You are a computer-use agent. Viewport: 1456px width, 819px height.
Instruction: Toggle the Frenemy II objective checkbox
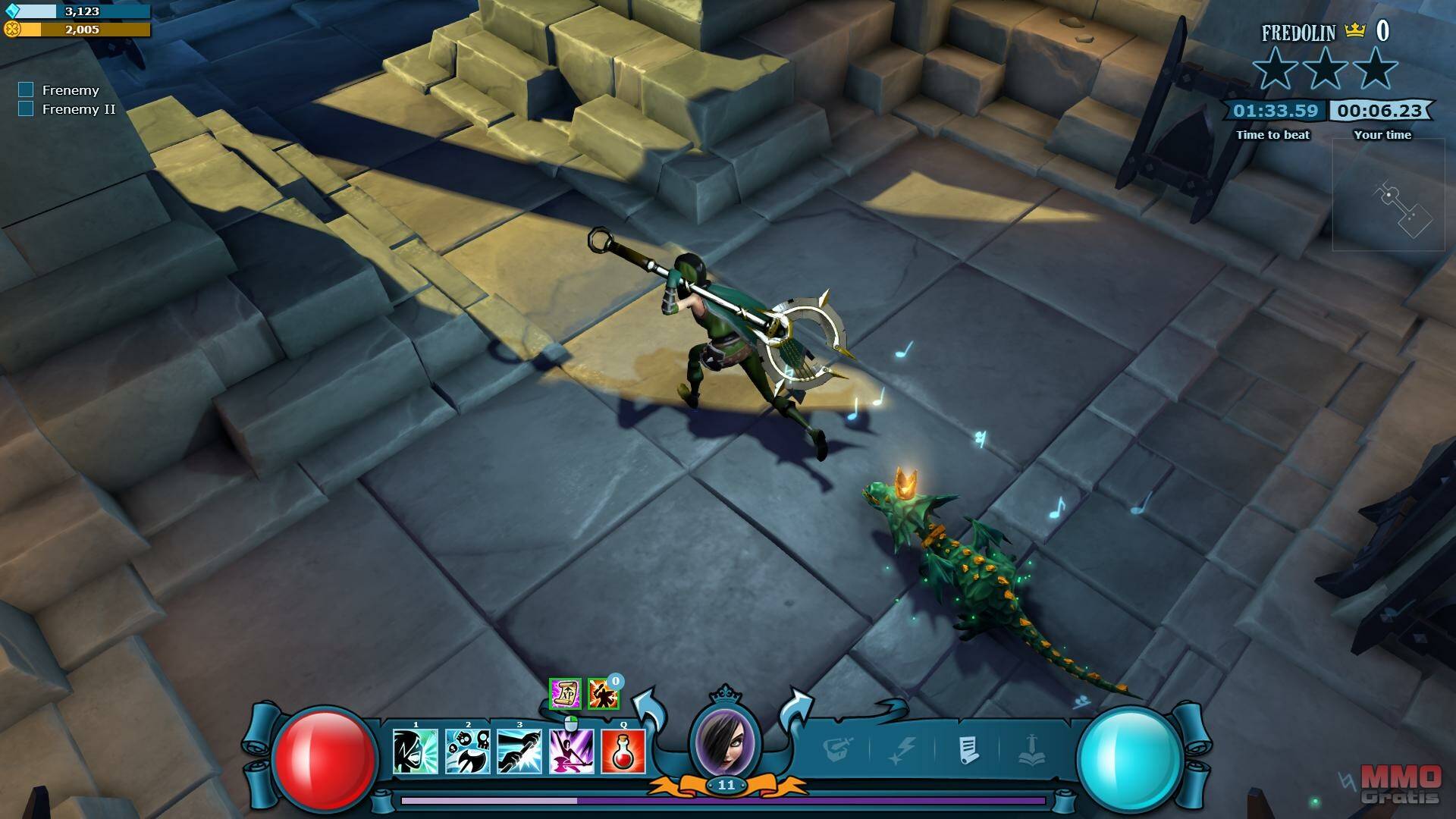(x=26, y=109)
